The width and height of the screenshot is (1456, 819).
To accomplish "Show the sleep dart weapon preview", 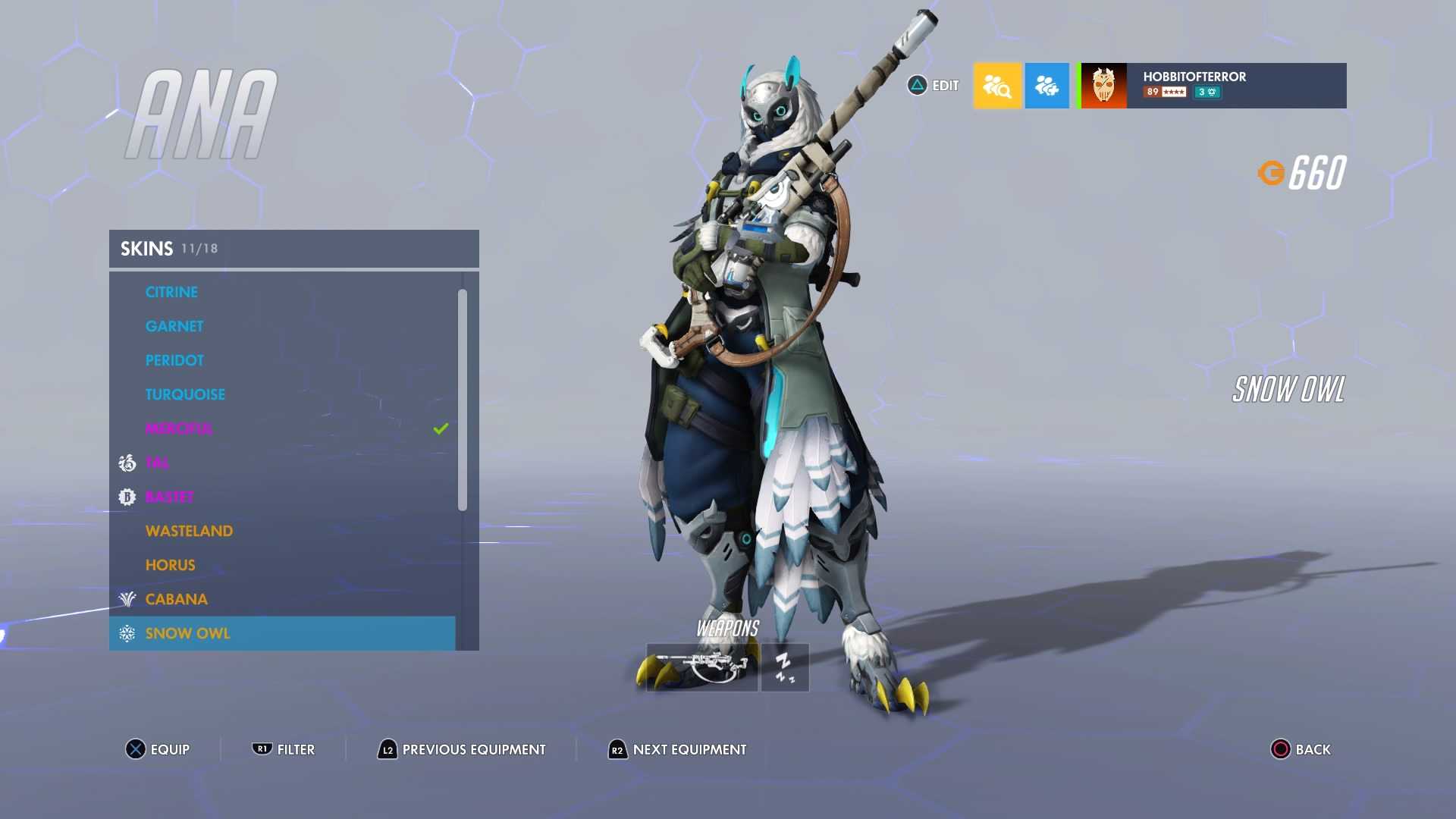I will [785, 667].
